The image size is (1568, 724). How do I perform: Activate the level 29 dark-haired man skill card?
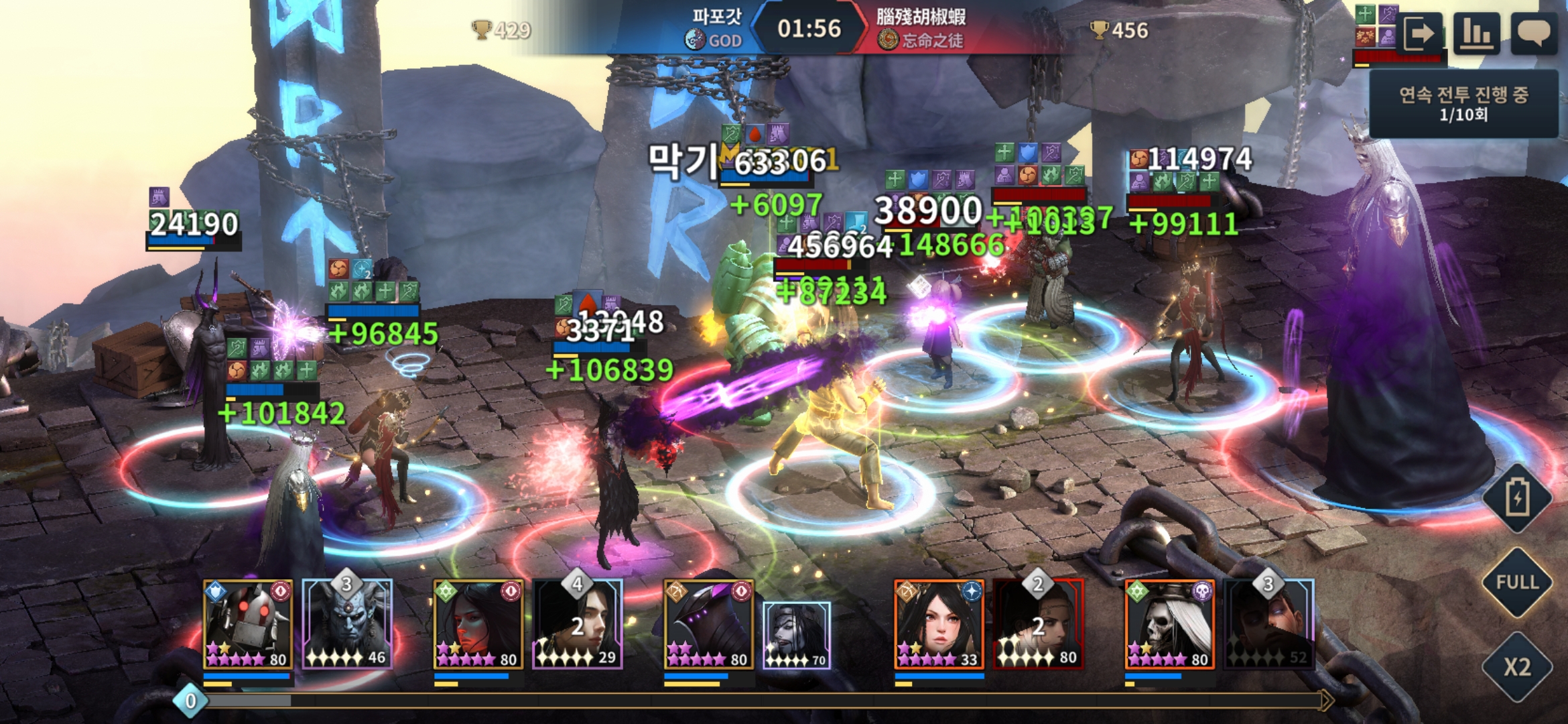click(578, 625)
